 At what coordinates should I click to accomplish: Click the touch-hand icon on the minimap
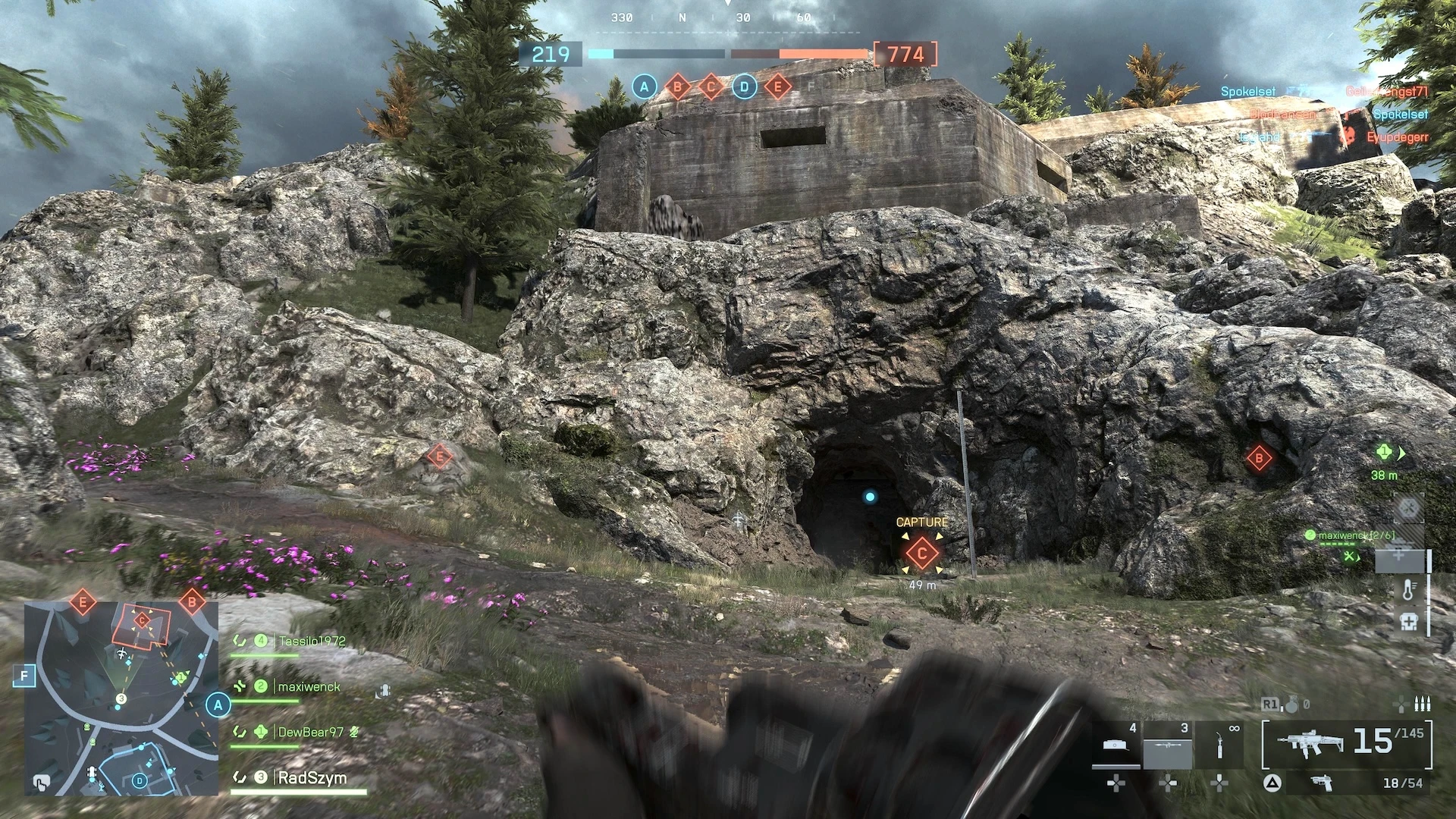point(41,782)
